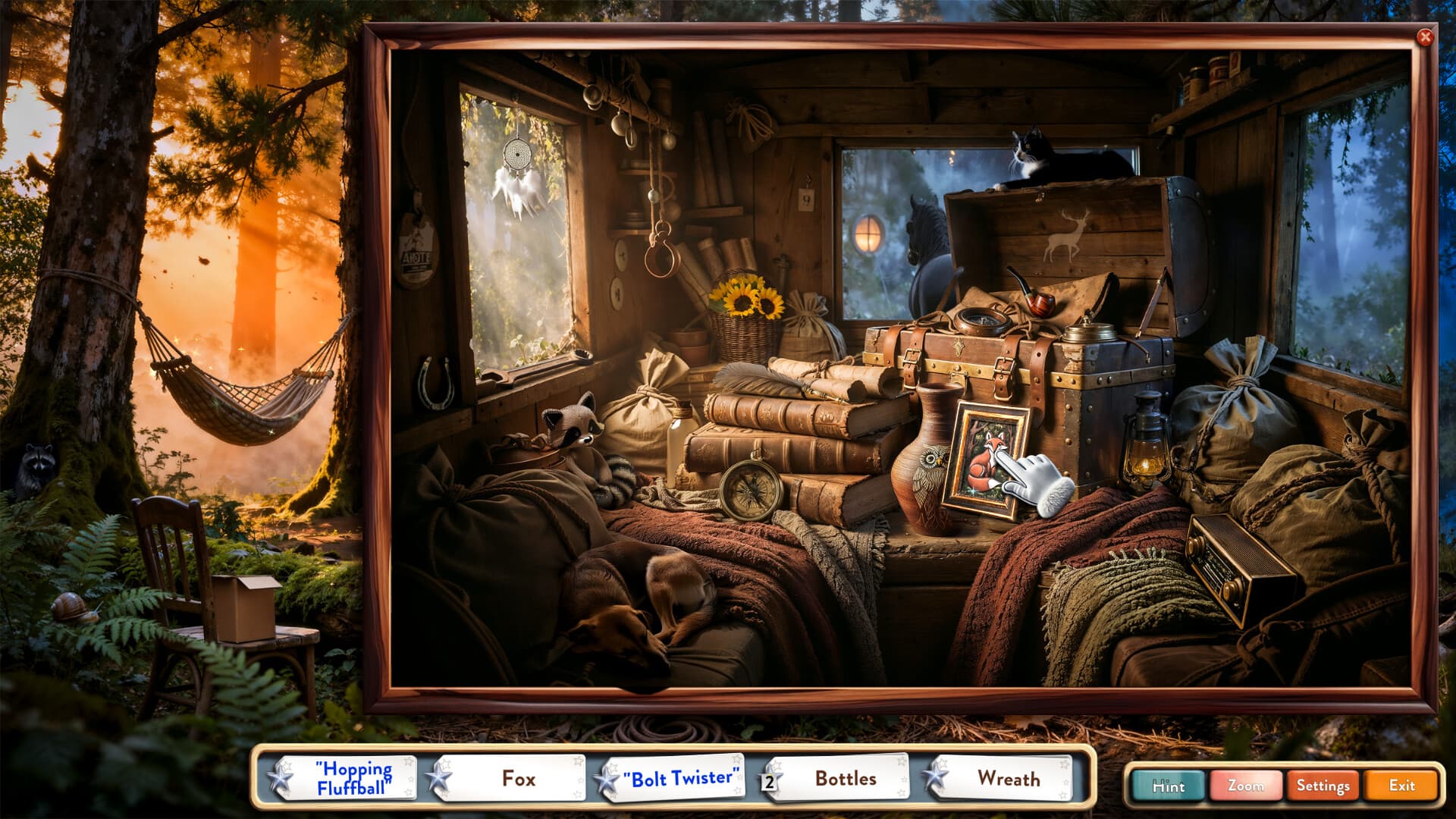
Task: Click the Wreath word label
Action: coord(1011,778)
